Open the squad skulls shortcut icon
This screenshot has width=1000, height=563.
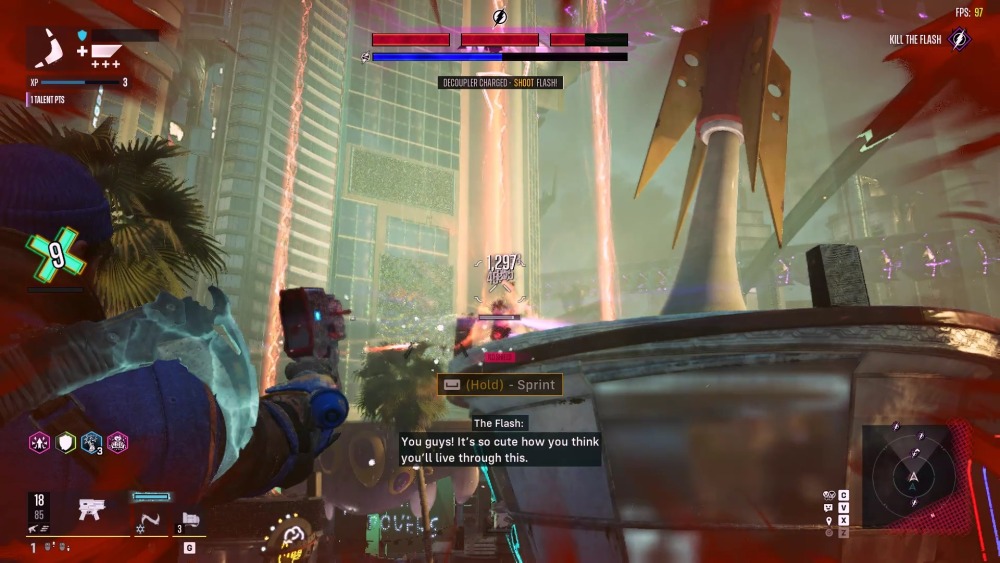tap(829, 495)
